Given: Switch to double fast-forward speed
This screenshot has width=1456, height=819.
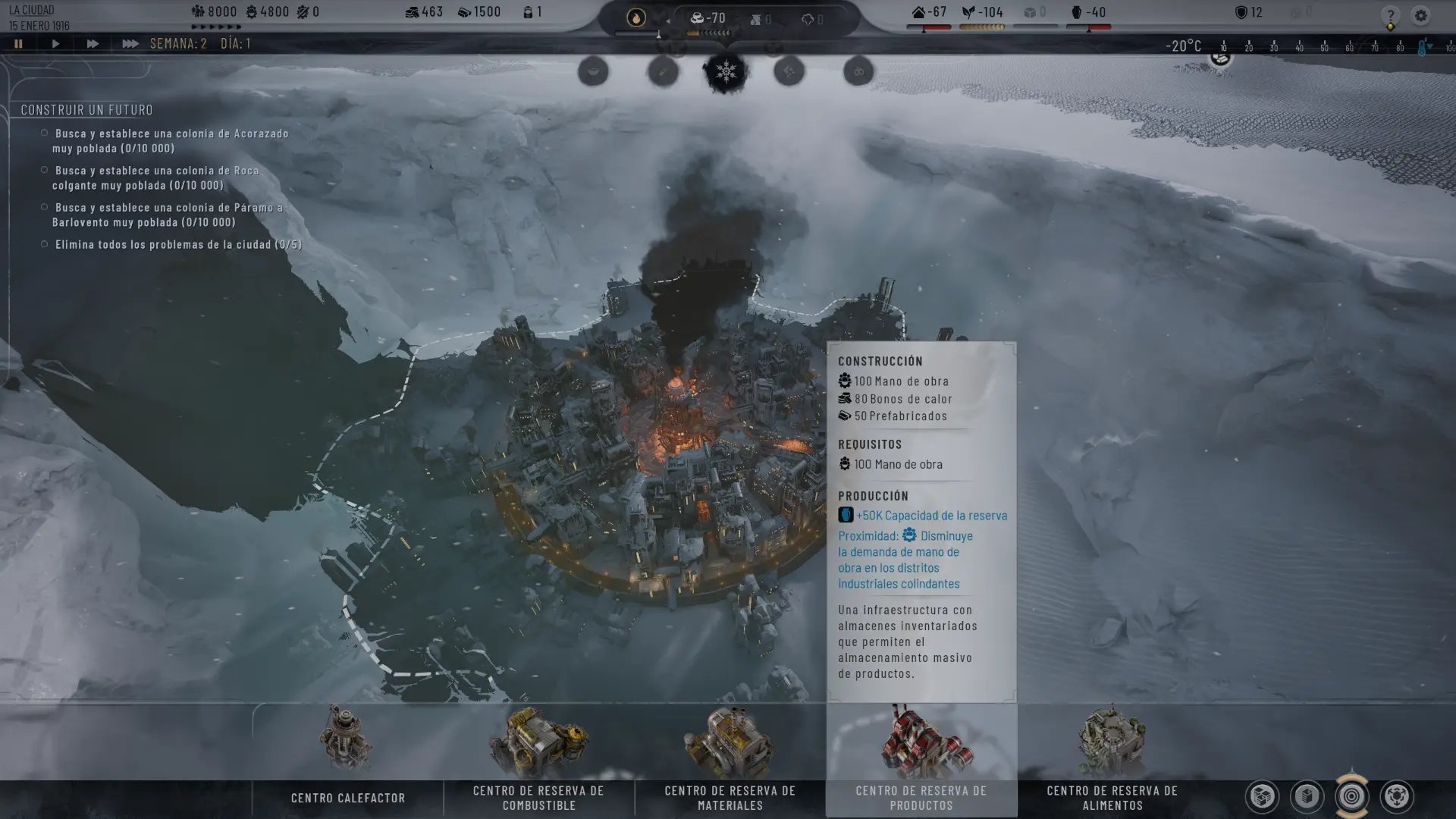Looking at the screenshot, I should 92,44.
